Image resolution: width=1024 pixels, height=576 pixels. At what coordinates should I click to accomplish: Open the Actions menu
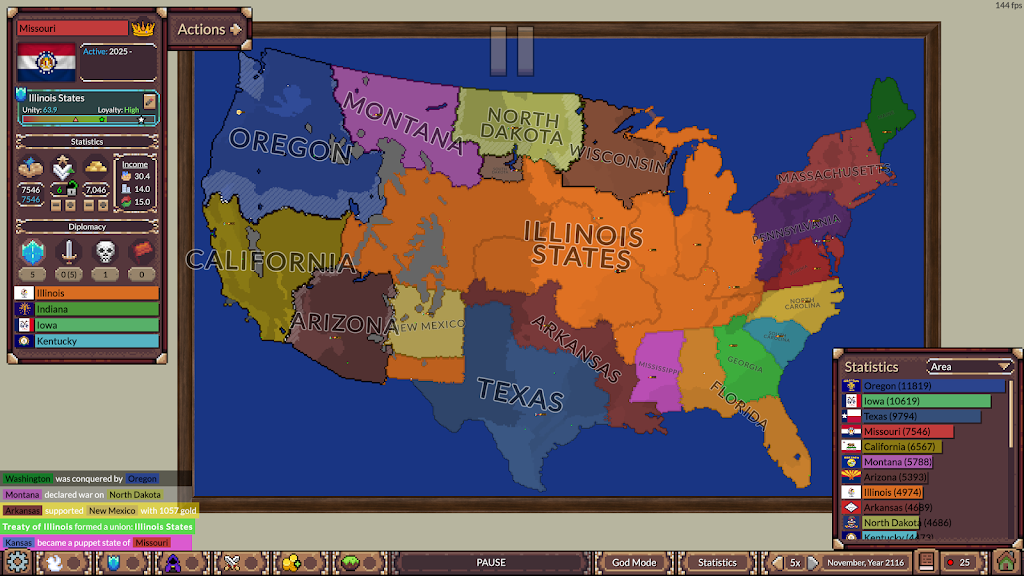[209, 29]
